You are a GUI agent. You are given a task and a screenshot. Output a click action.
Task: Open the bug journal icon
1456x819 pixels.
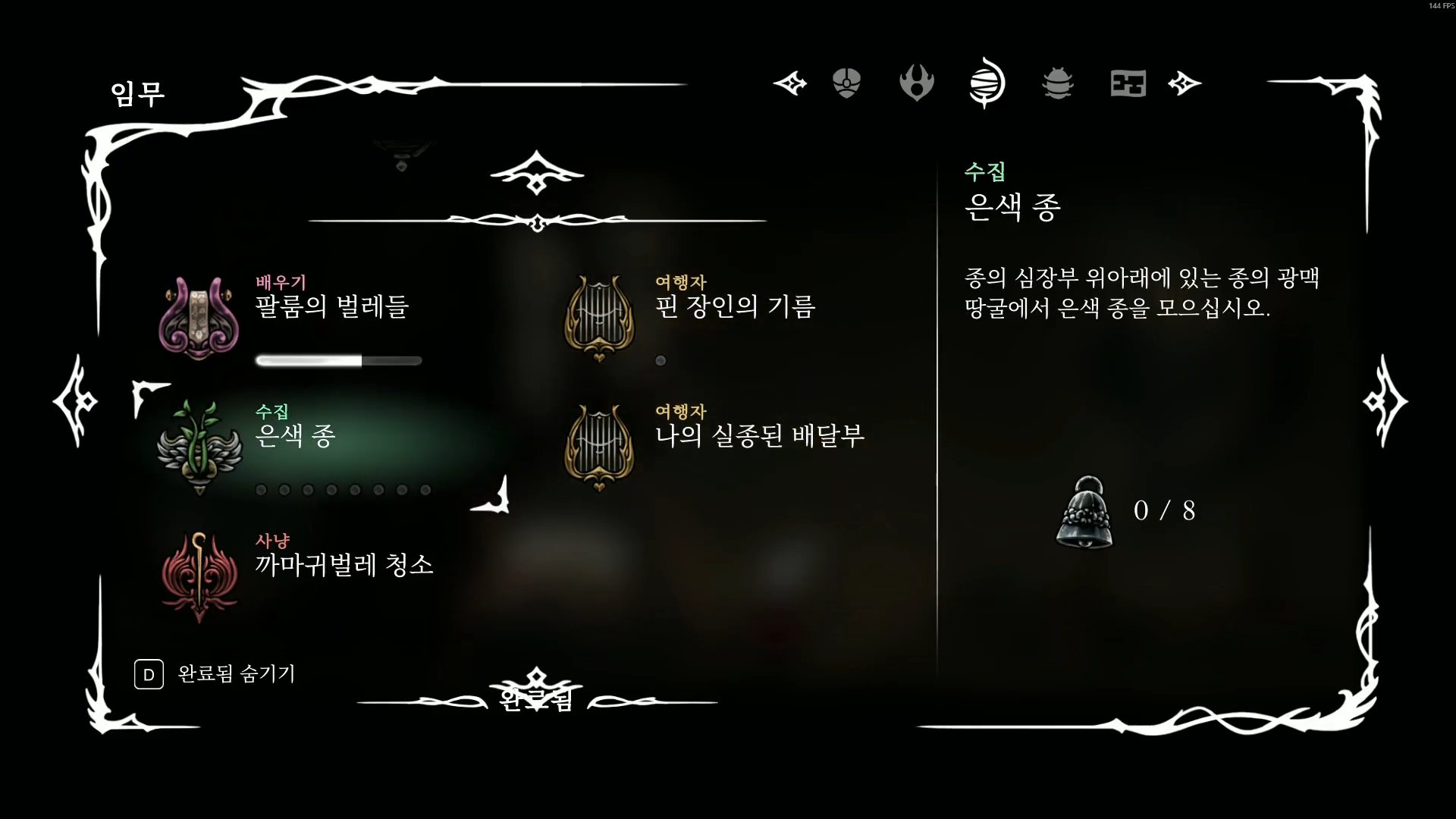1057,83
